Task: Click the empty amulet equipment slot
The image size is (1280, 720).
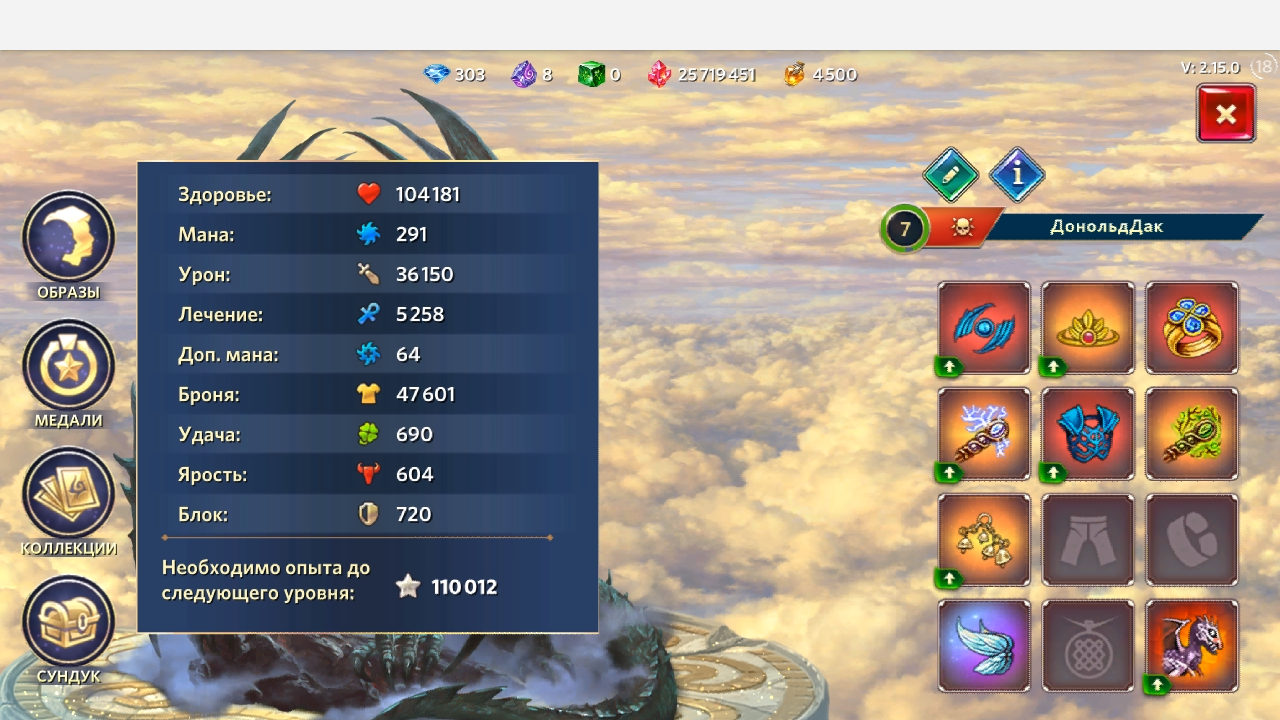Action: 1088,646
